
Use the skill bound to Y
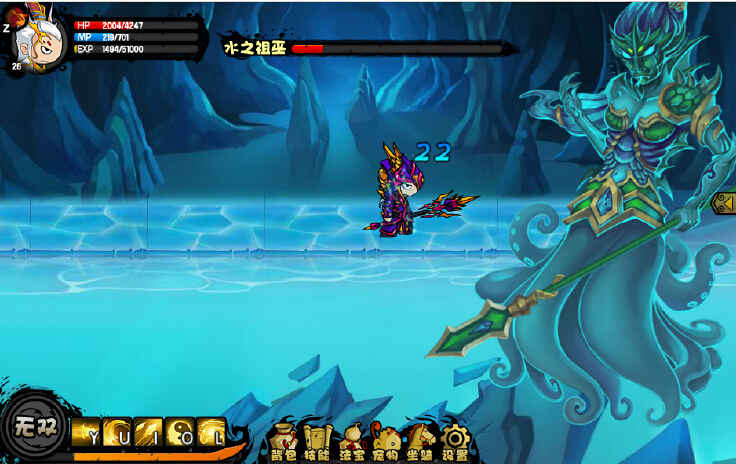[x=85, y=432]
